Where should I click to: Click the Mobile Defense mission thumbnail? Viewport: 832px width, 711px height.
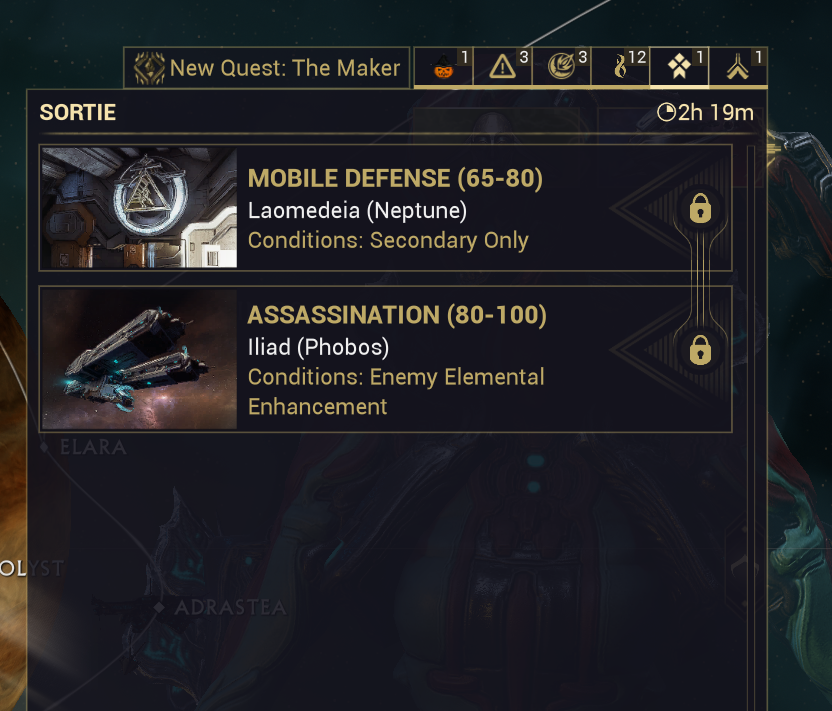click(139, 208)
